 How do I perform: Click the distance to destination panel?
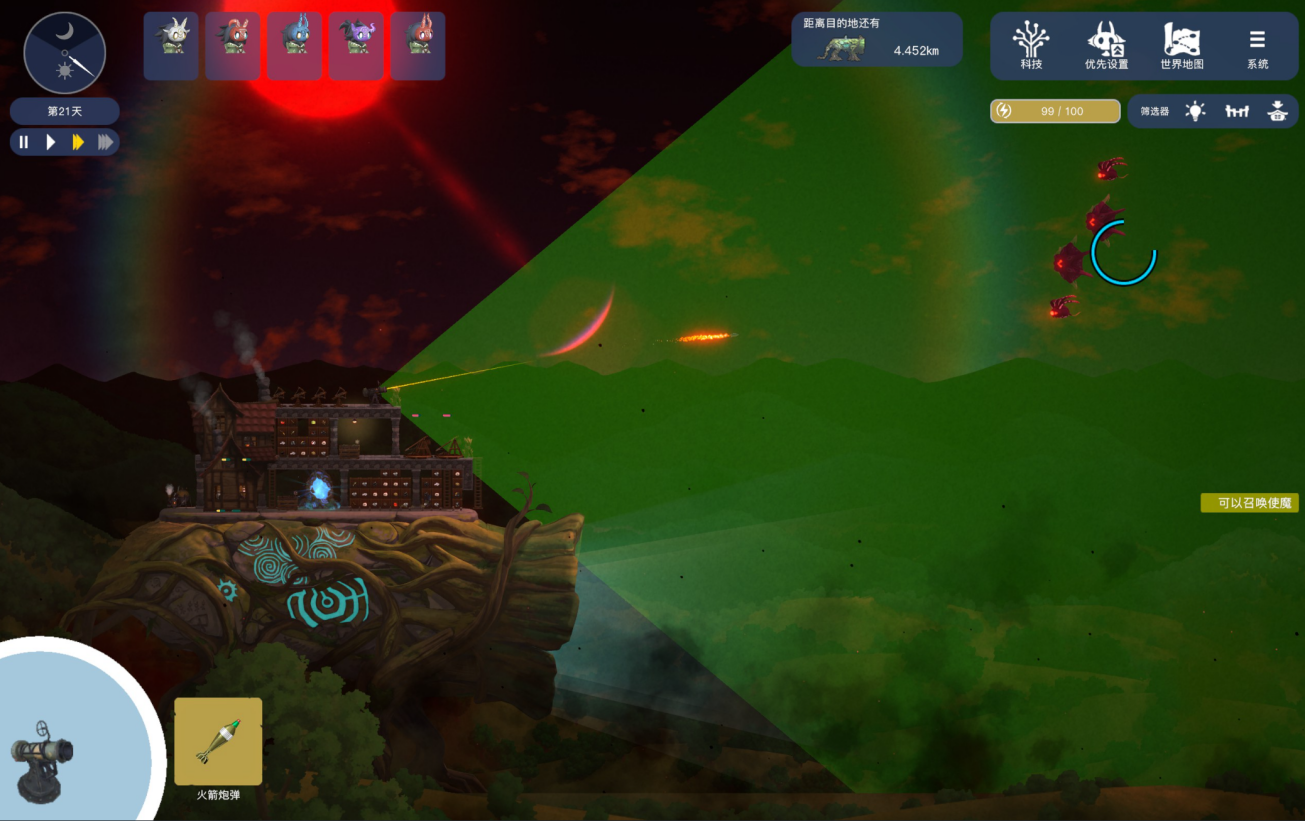877,40
